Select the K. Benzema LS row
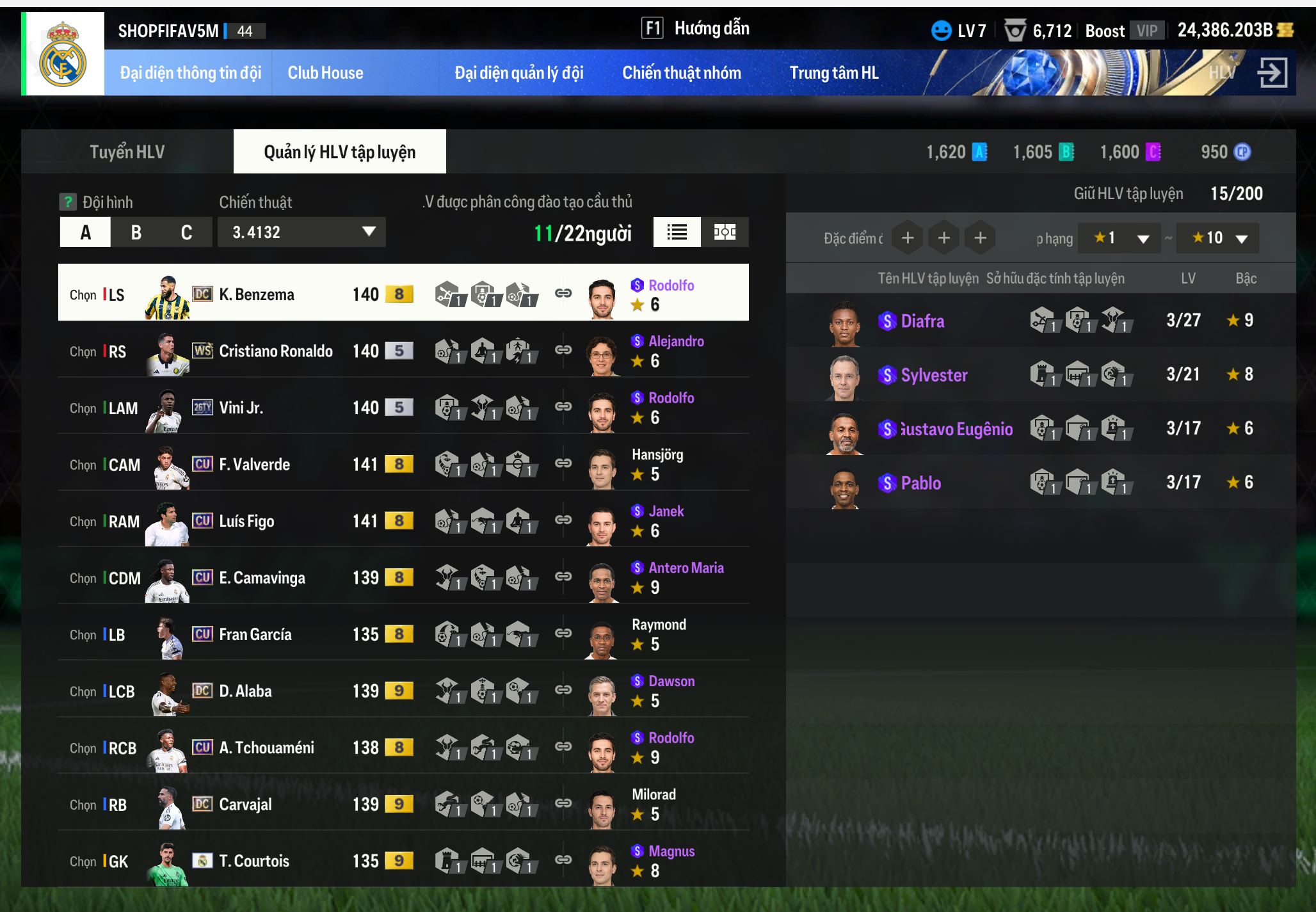Viewport: 1316px width, 912px height. (x=256, y=294)
